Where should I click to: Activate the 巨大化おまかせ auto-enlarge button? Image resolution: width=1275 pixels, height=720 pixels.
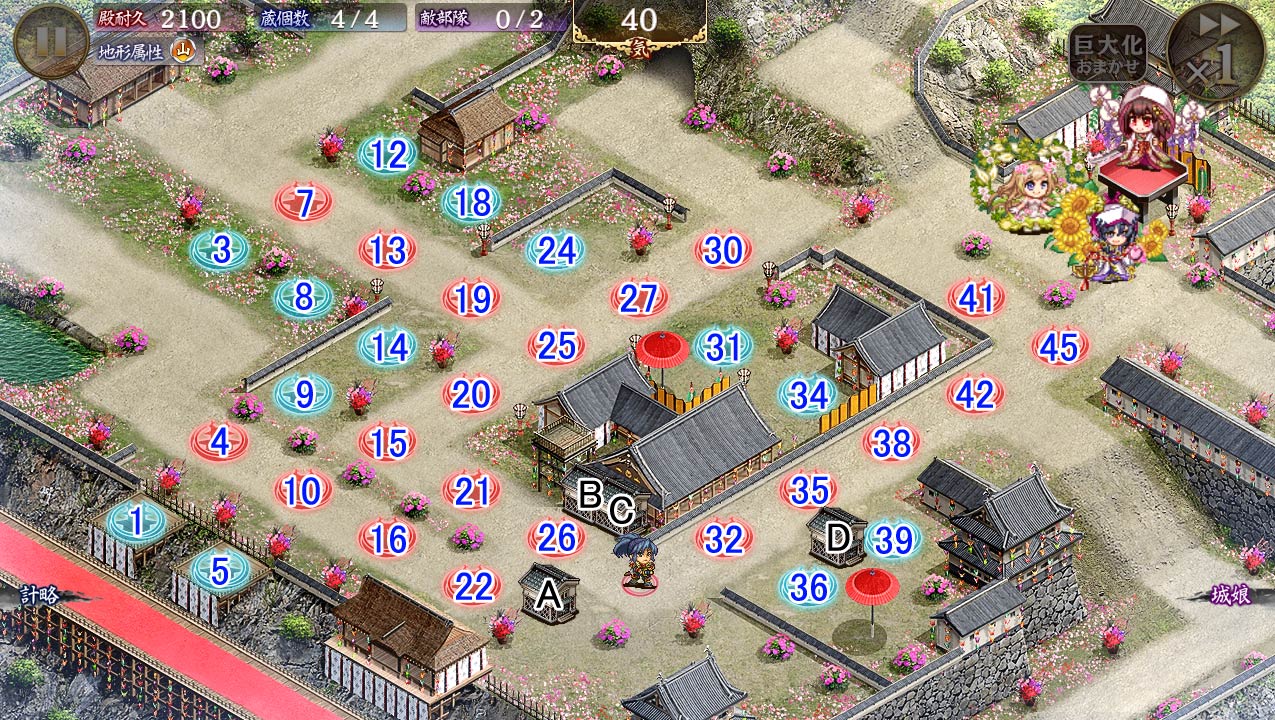point(1107,53)
